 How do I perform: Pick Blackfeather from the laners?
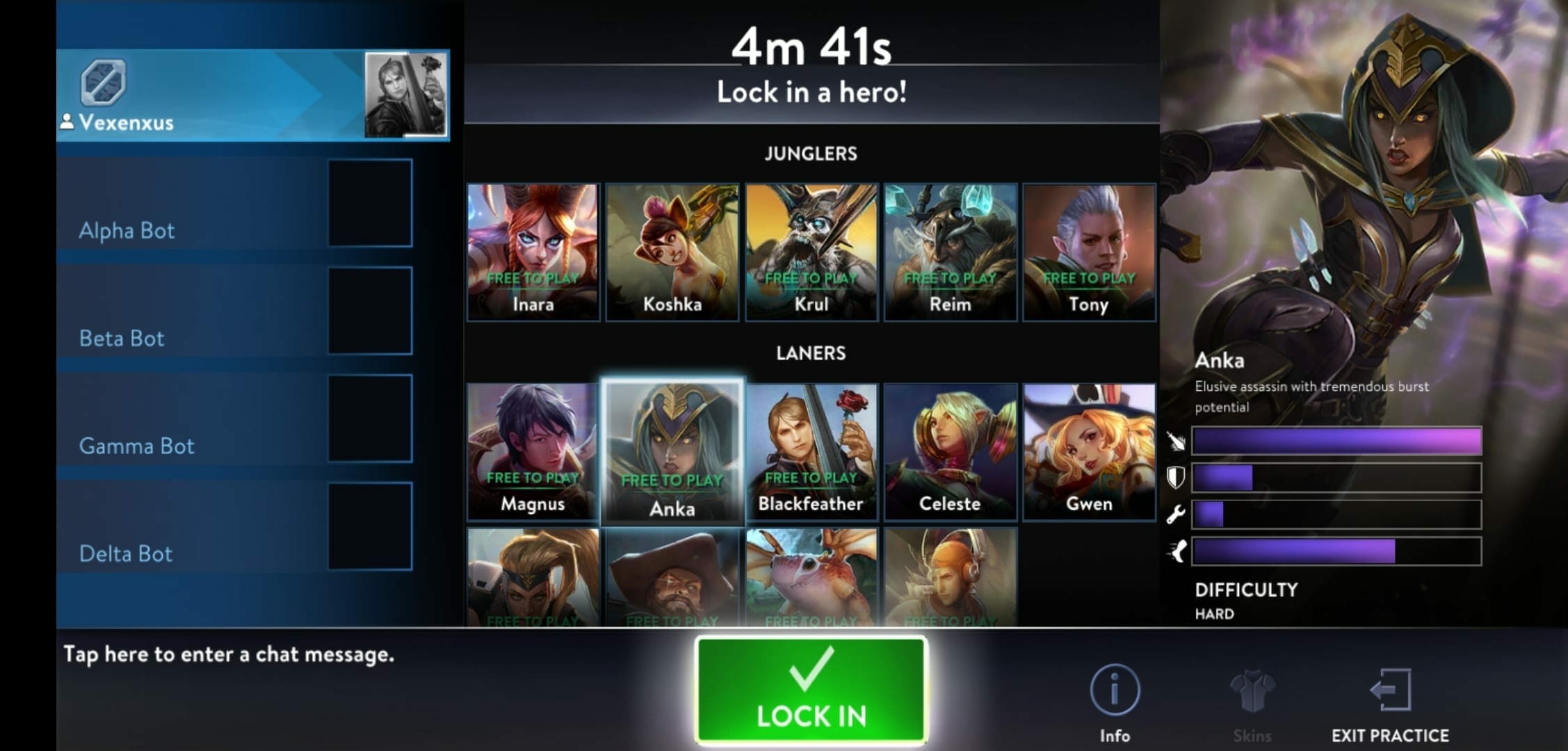click(811, 451)
